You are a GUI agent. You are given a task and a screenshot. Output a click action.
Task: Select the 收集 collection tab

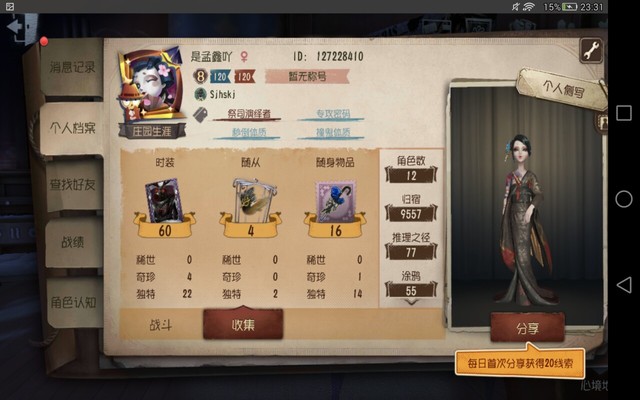click(x=243, y=323)
